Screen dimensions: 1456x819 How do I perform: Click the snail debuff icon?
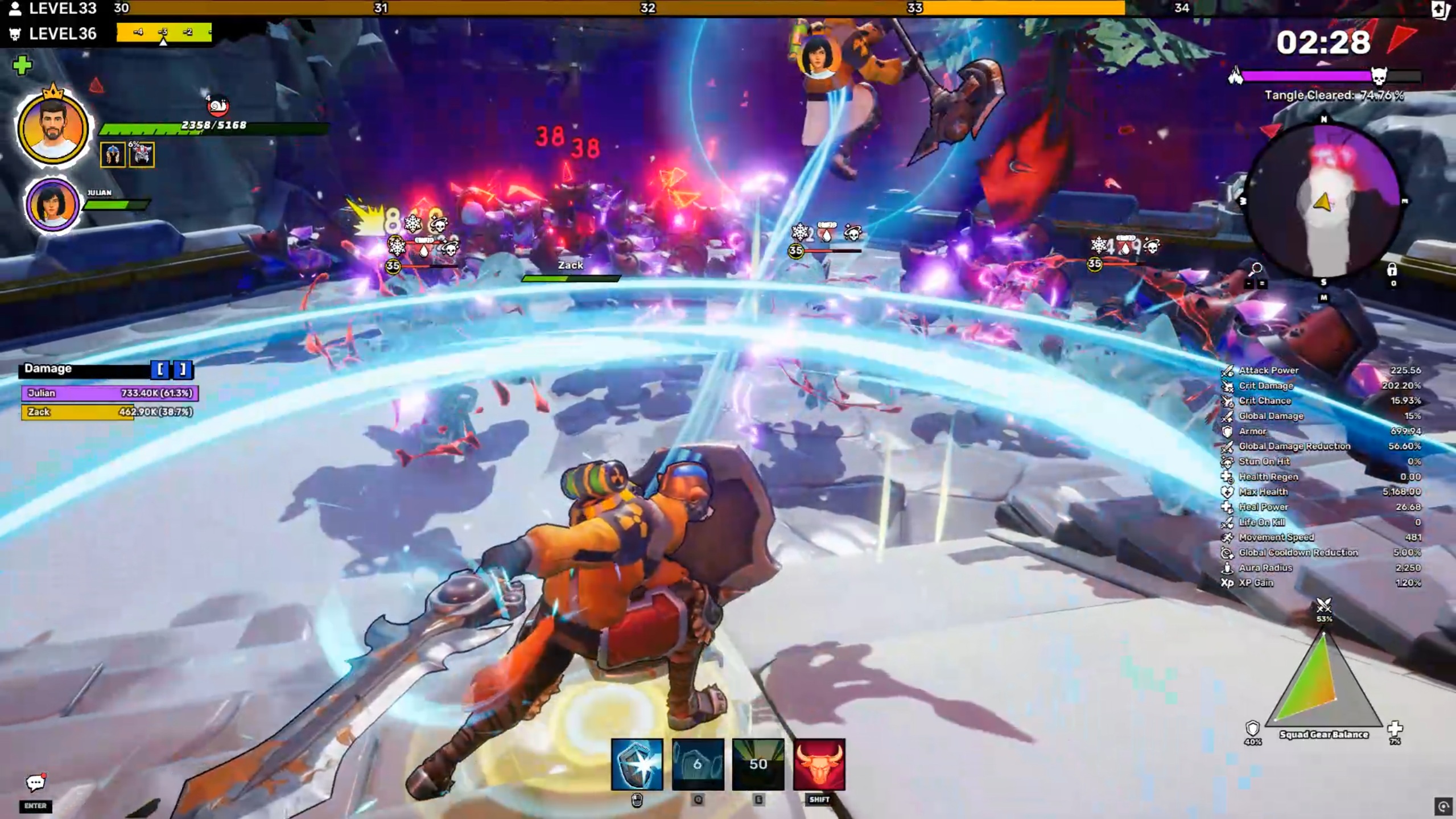click(x=217, y=106)
